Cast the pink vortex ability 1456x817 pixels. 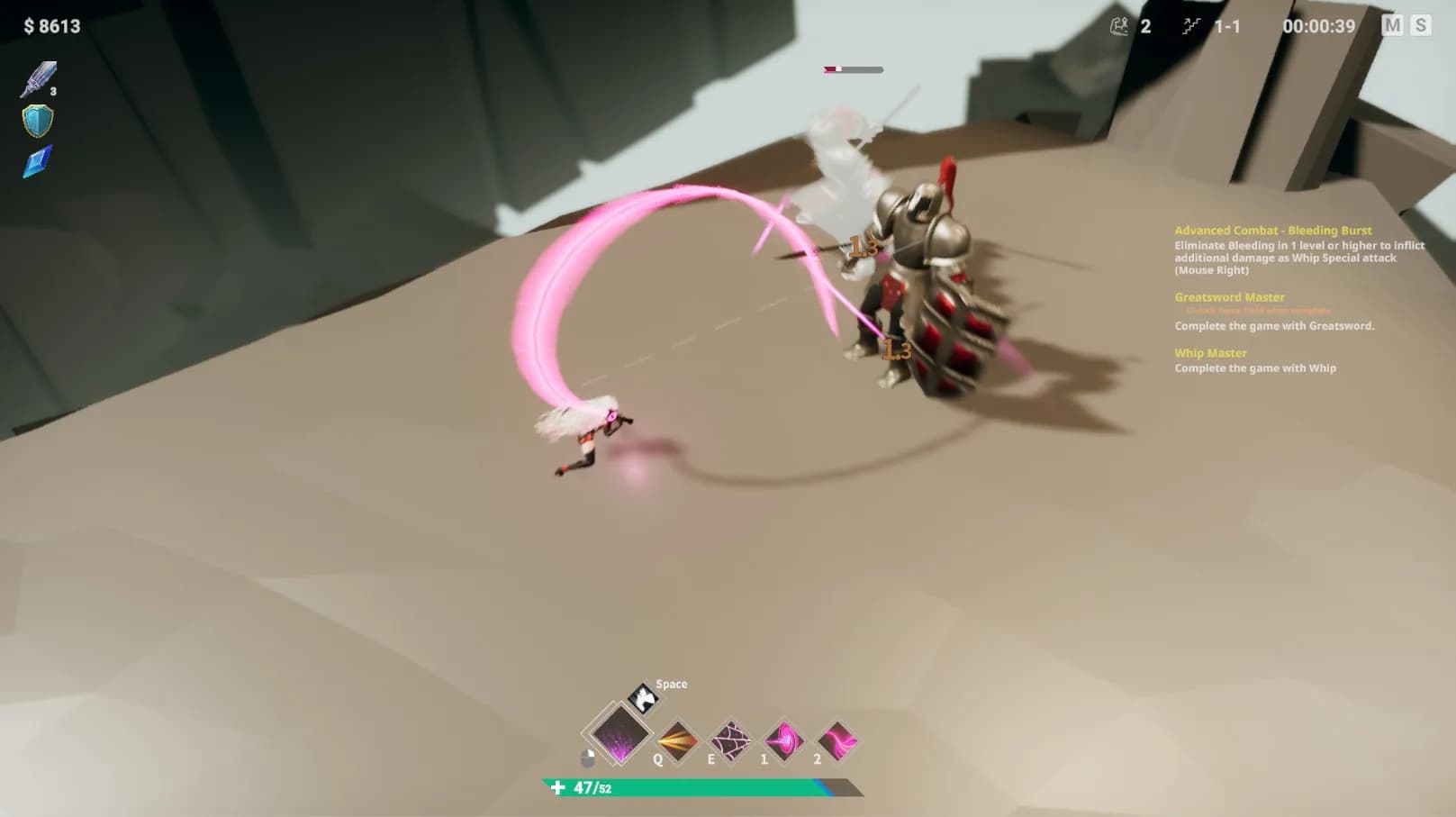click(x=783, y=741)
